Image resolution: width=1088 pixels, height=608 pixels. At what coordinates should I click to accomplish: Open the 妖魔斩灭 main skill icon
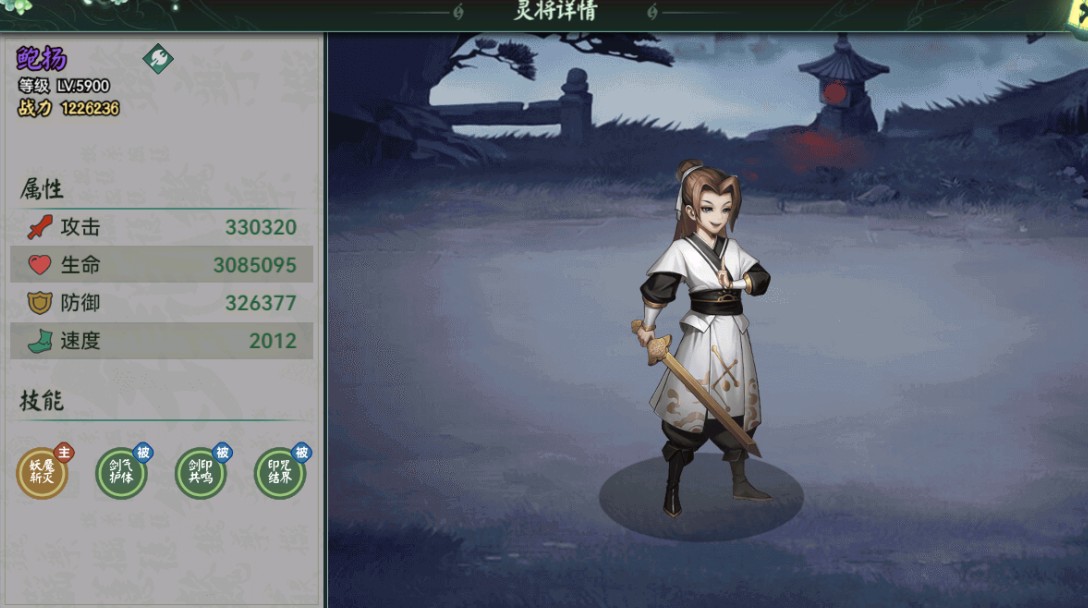42,473
